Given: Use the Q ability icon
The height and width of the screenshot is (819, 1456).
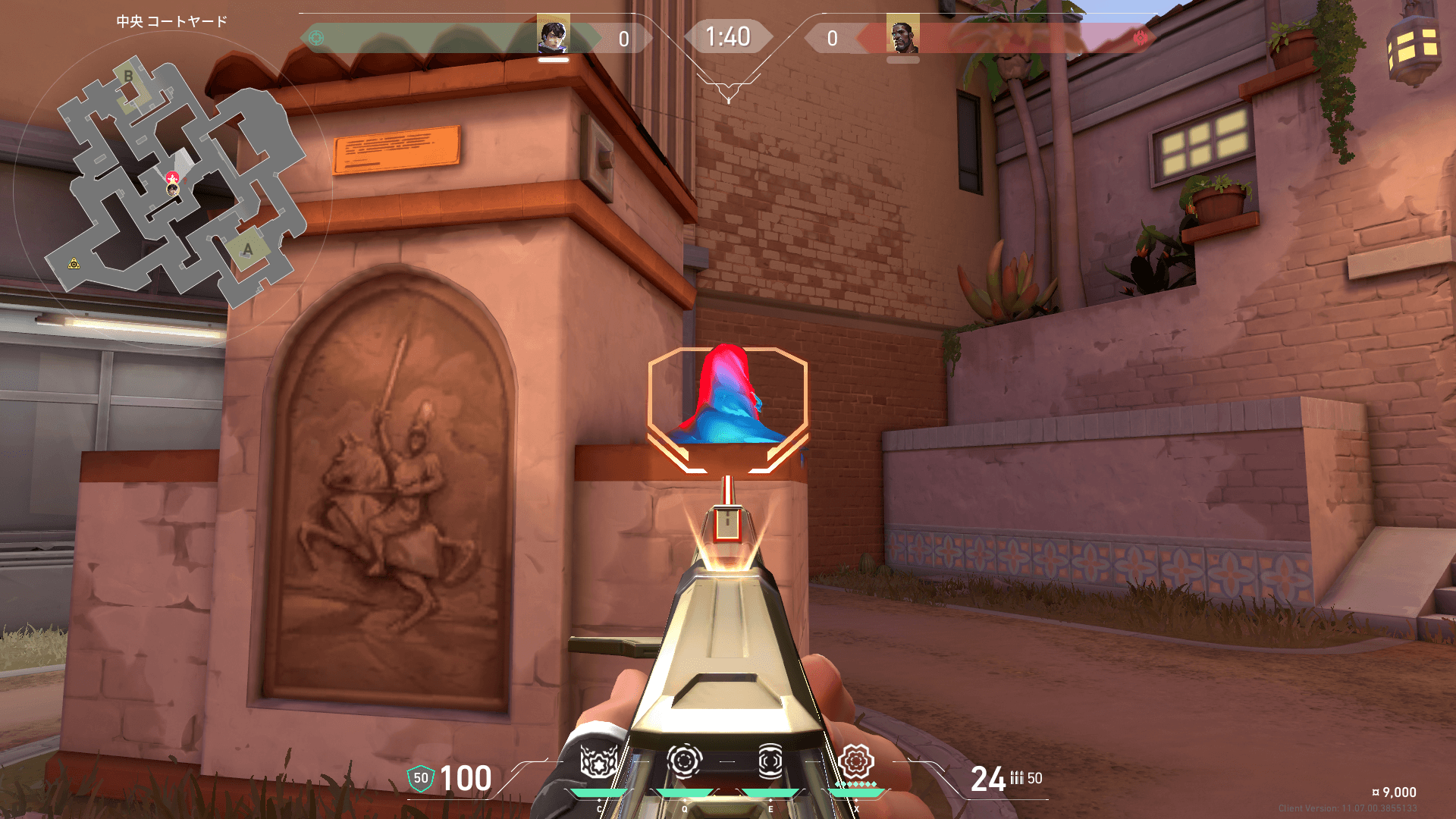Looking at the screenshot, I should [x=684, y=761].
